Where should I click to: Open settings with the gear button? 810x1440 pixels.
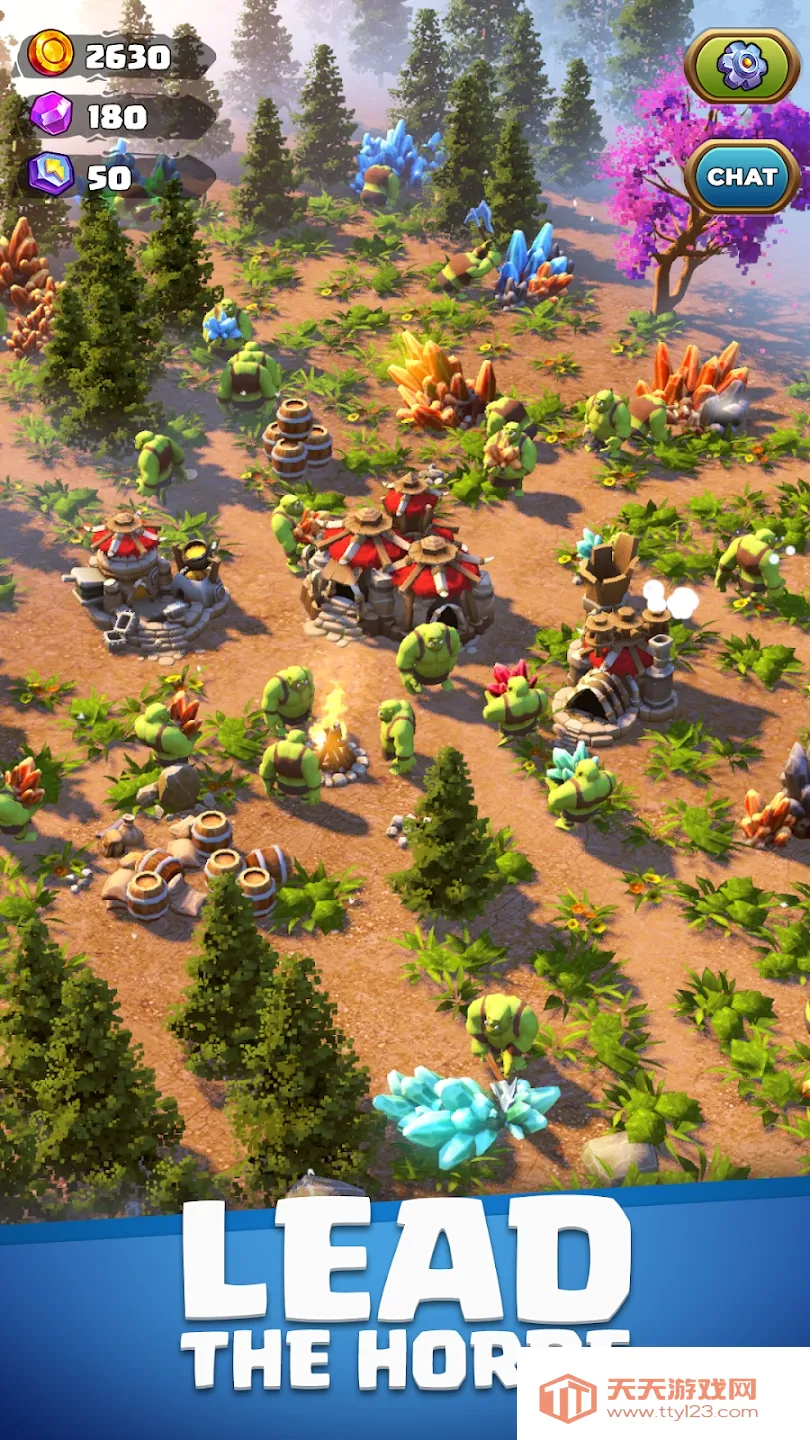[x=742, y=66]
